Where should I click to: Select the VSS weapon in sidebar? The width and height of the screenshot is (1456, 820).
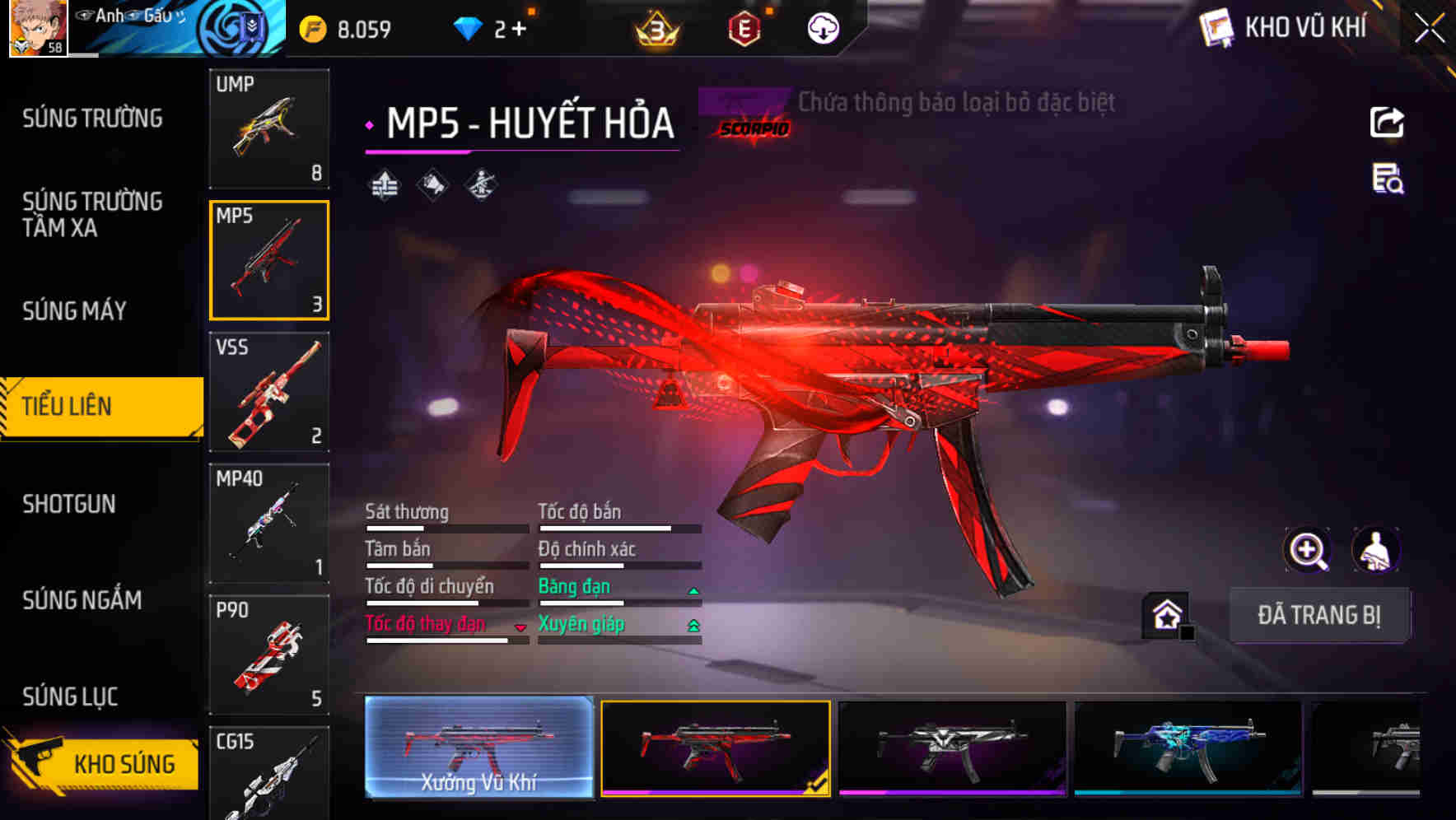tap(269, 393)
